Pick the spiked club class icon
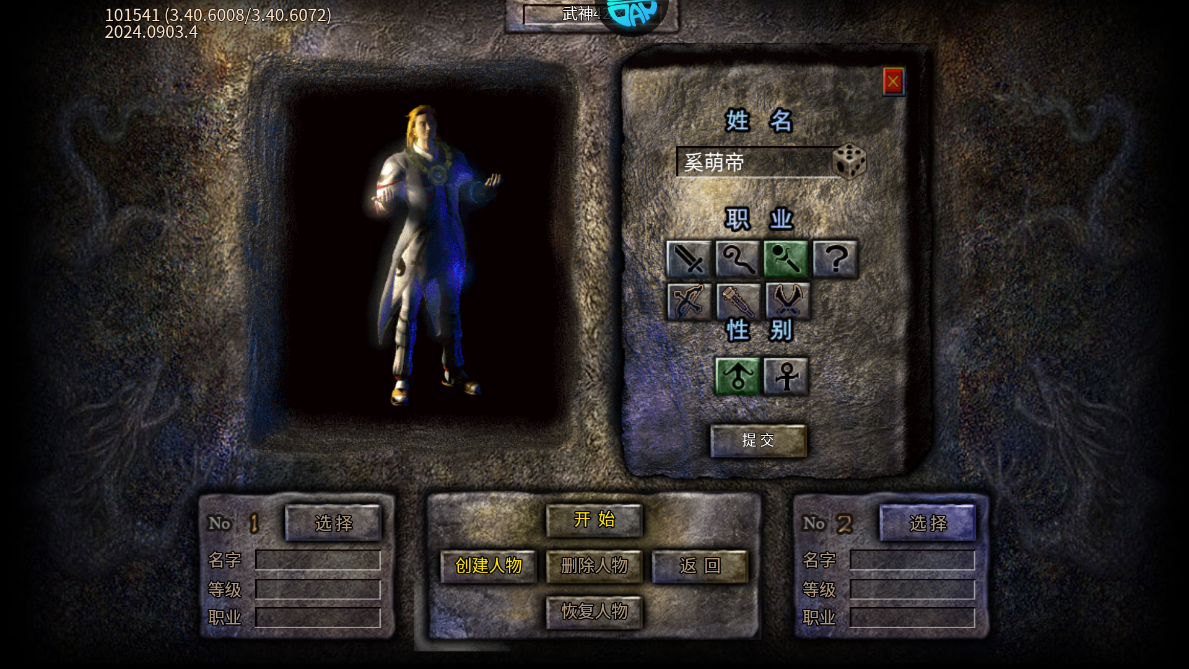This screenshot has height=669, width=1189. [738, 301]
